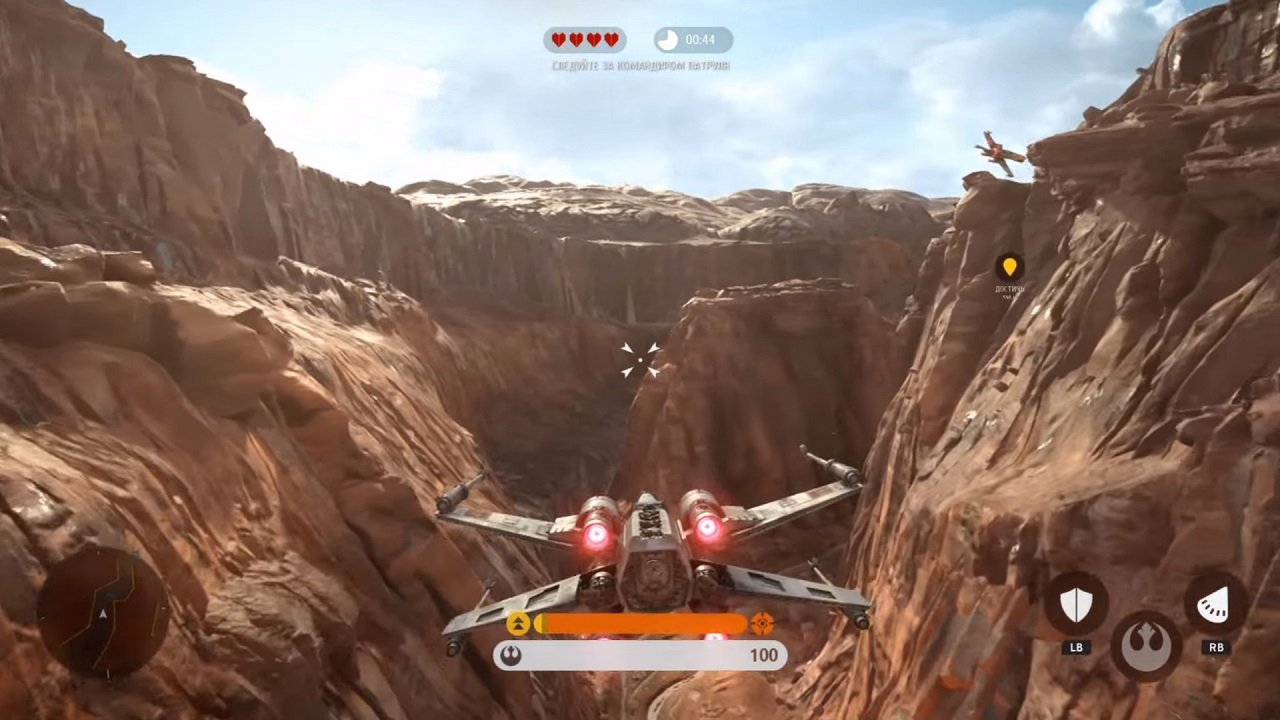
Task: Click the hull integrity readout showing 100
Action: click(x=764, y=656)
